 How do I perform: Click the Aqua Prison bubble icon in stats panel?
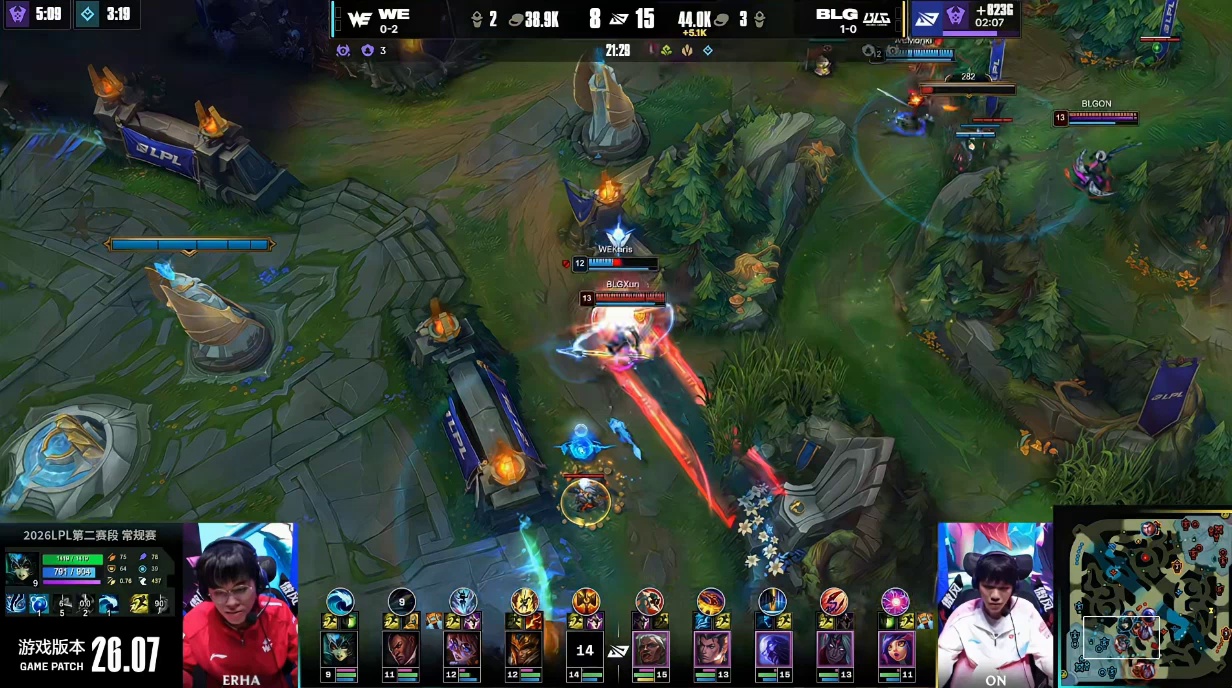pyautogui.click(x=38, y=603)
